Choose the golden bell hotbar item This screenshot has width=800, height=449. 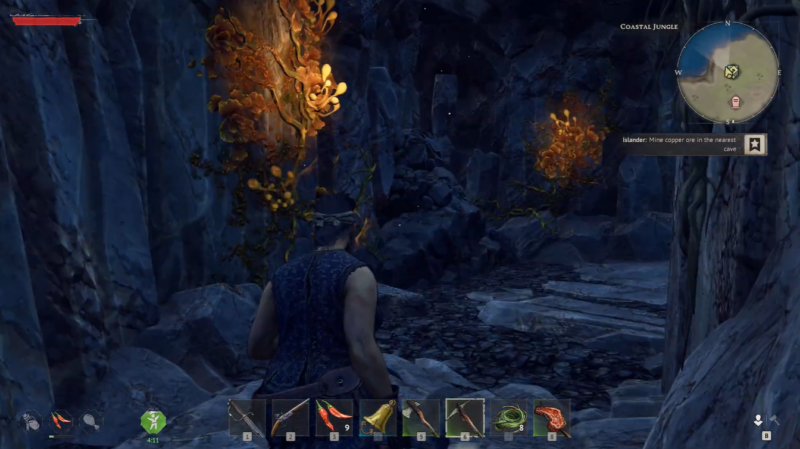point(378,416)
